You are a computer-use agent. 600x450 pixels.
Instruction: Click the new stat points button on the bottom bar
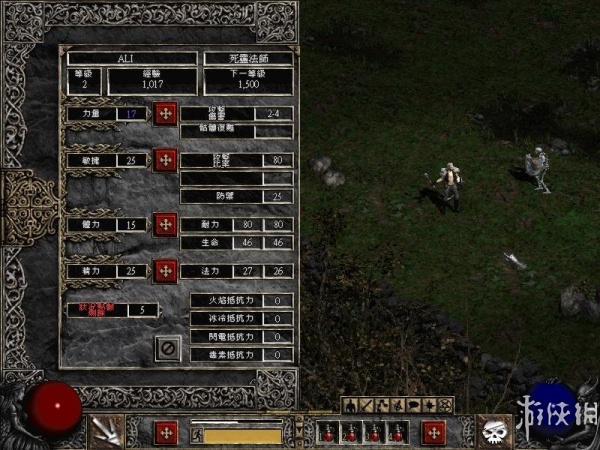[x=167, y=432]
